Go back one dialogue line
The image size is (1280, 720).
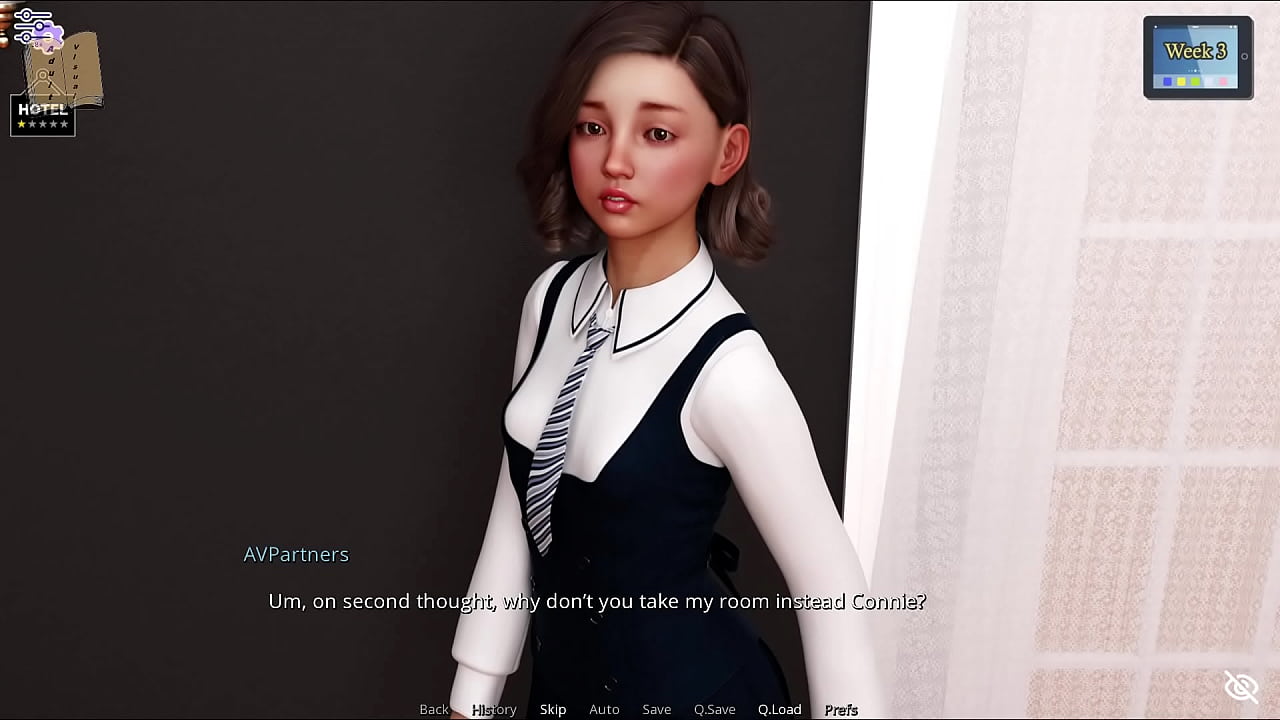pyautogui.click(x=434, y=709)
